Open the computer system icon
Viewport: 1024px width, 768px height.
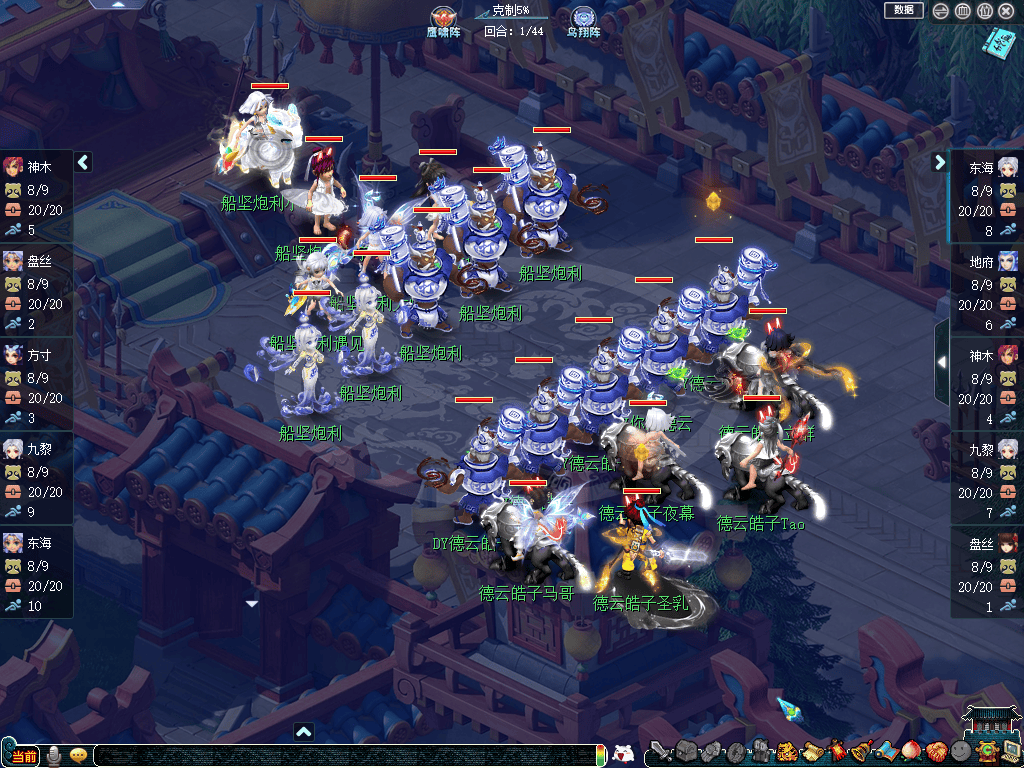click(x=1010, y=751)
